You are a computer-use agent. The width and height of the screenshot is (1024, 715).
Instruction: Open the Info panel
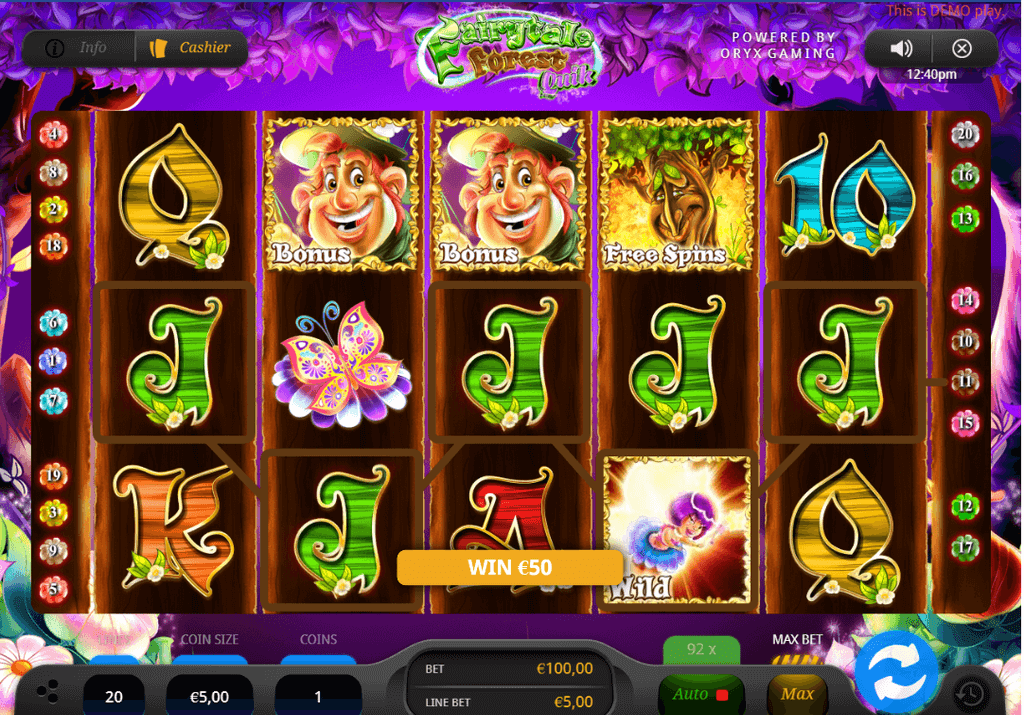78,48
